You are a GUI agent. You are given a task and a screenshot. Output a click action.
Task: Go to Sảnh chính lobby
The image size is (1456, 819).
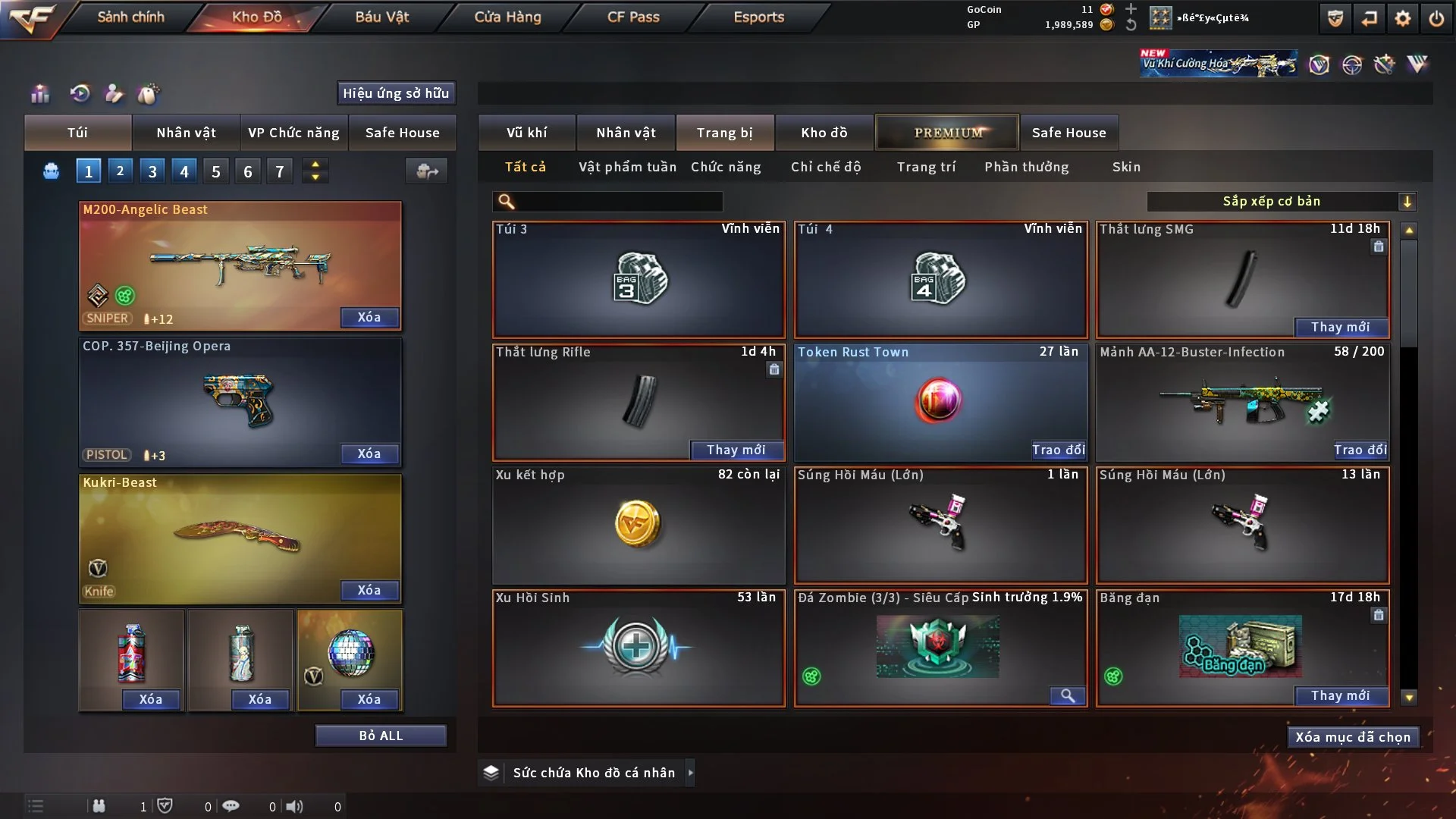click(x=130, y=17)
